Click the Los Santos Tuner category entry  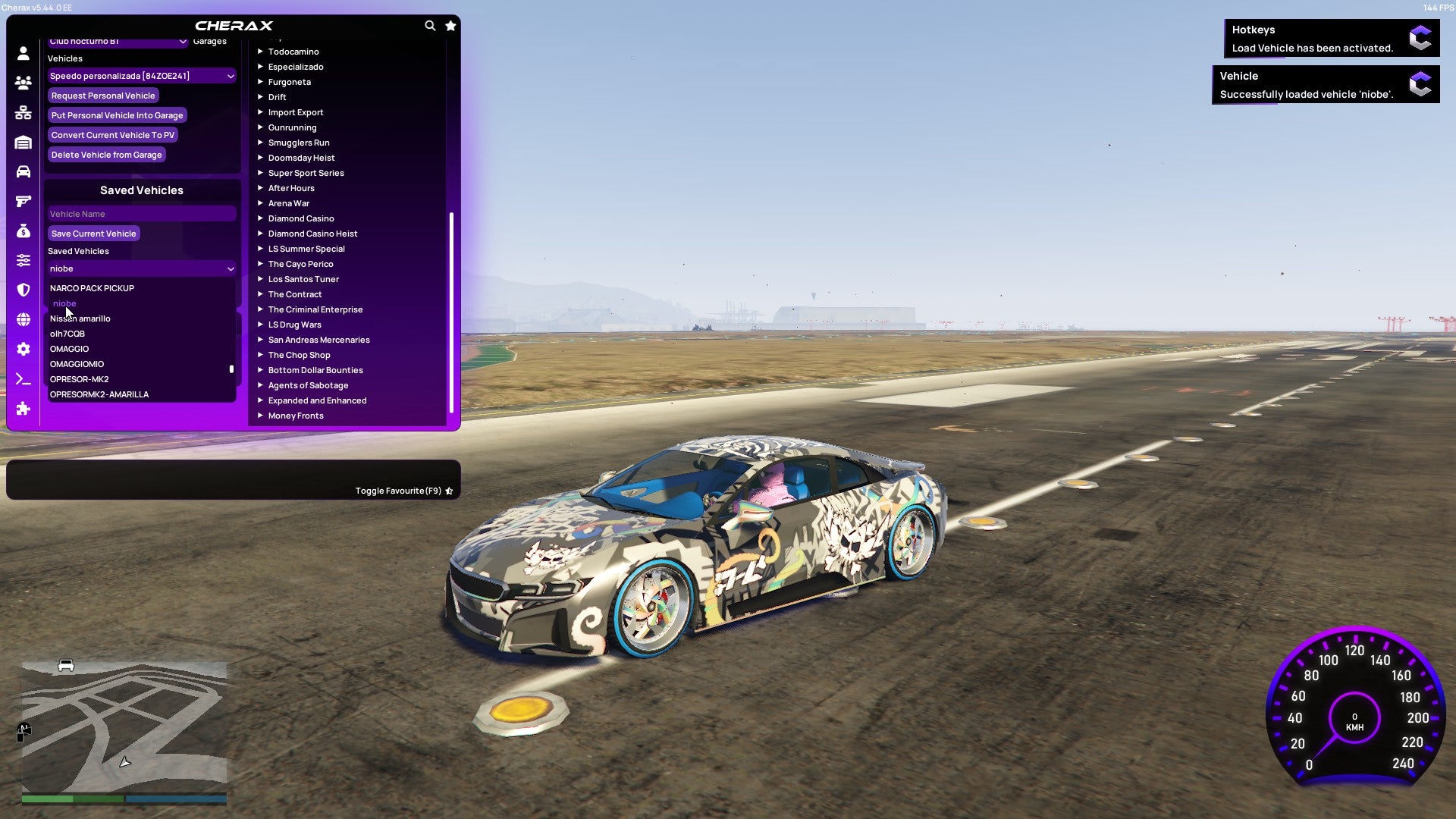303,279
